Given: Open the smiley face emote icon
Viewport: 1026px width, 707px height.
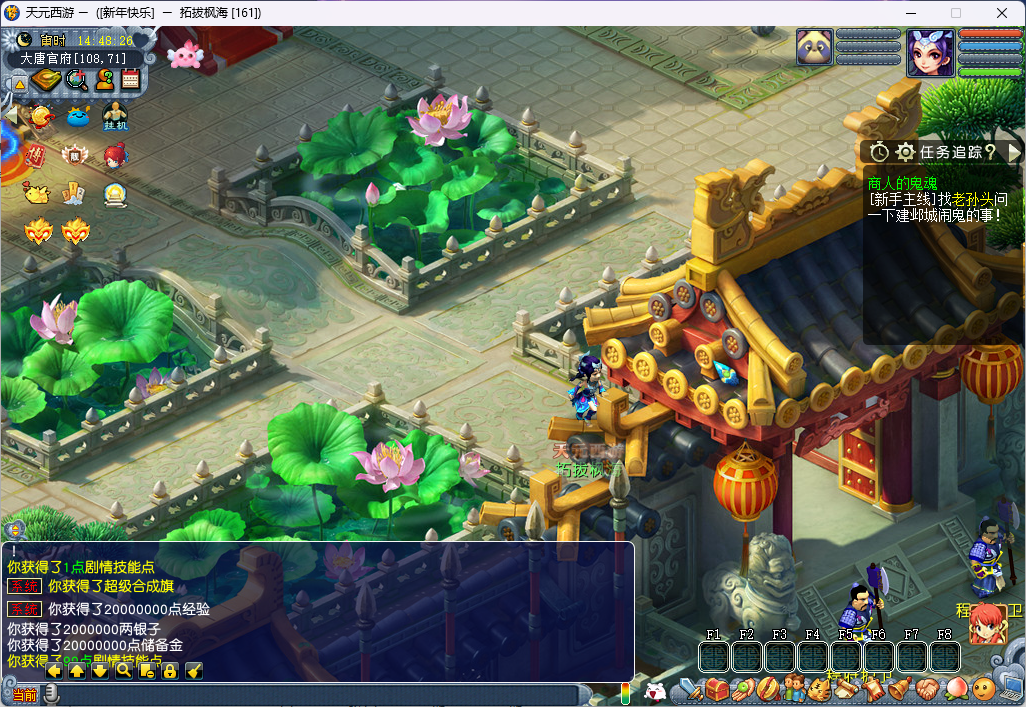Looking at the screenshot, I should 984,689.
